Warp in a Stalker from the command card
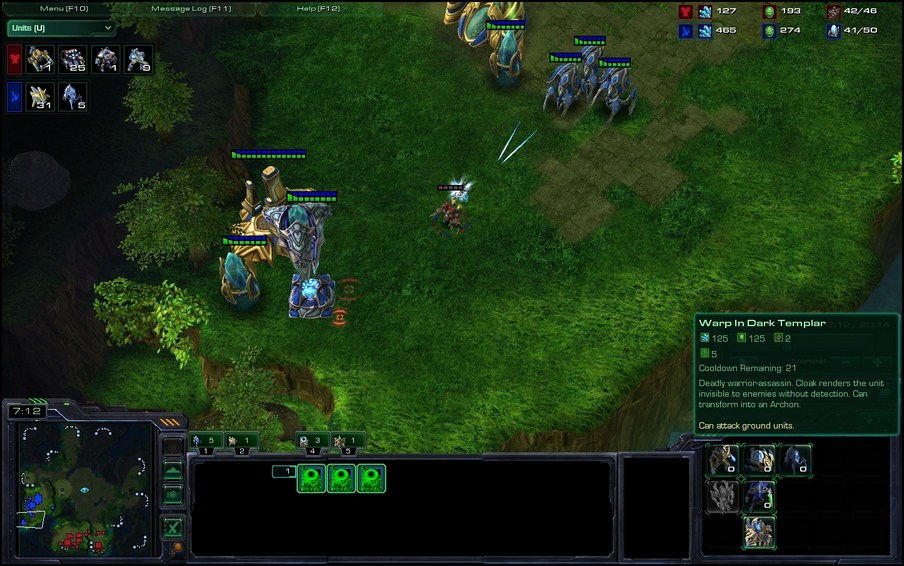 (794, 460)
